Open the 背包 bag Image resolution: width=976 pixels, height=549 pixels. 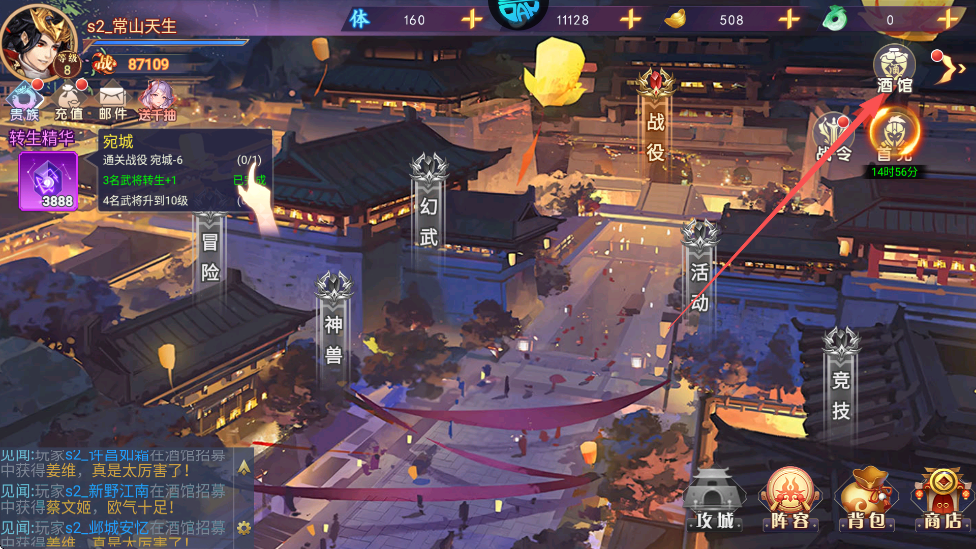click(x=864, y=499)
